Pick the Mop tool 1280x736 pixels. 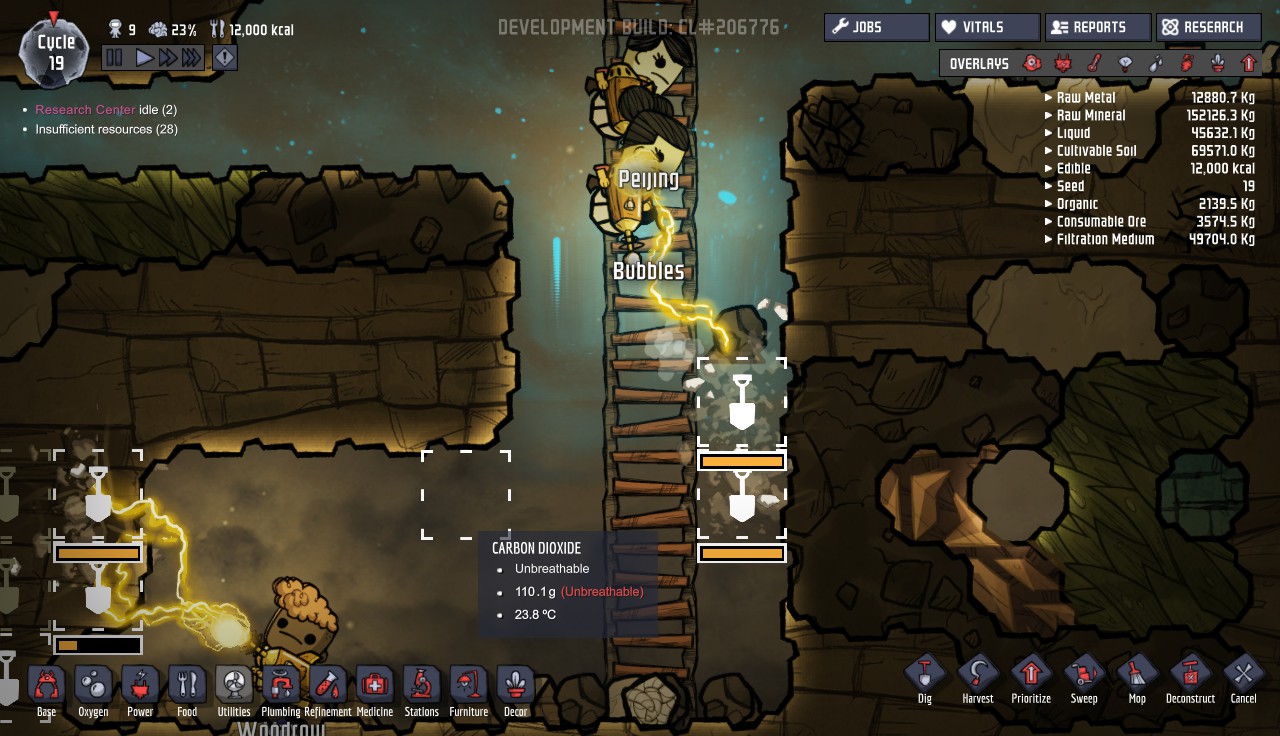(x=1137, y=677)
